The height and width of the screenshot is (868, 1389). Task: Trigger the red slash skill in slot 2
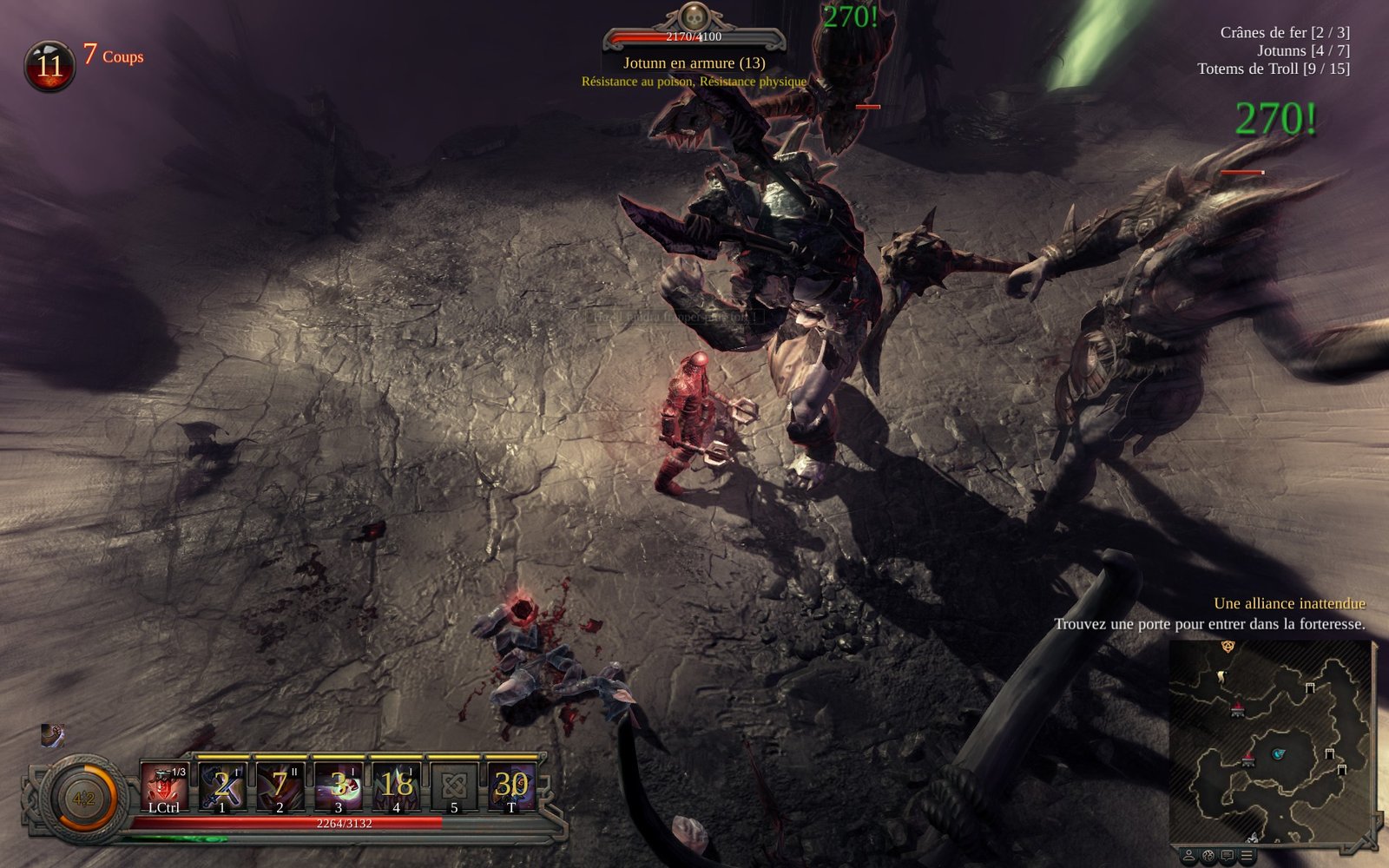[280, 786]
